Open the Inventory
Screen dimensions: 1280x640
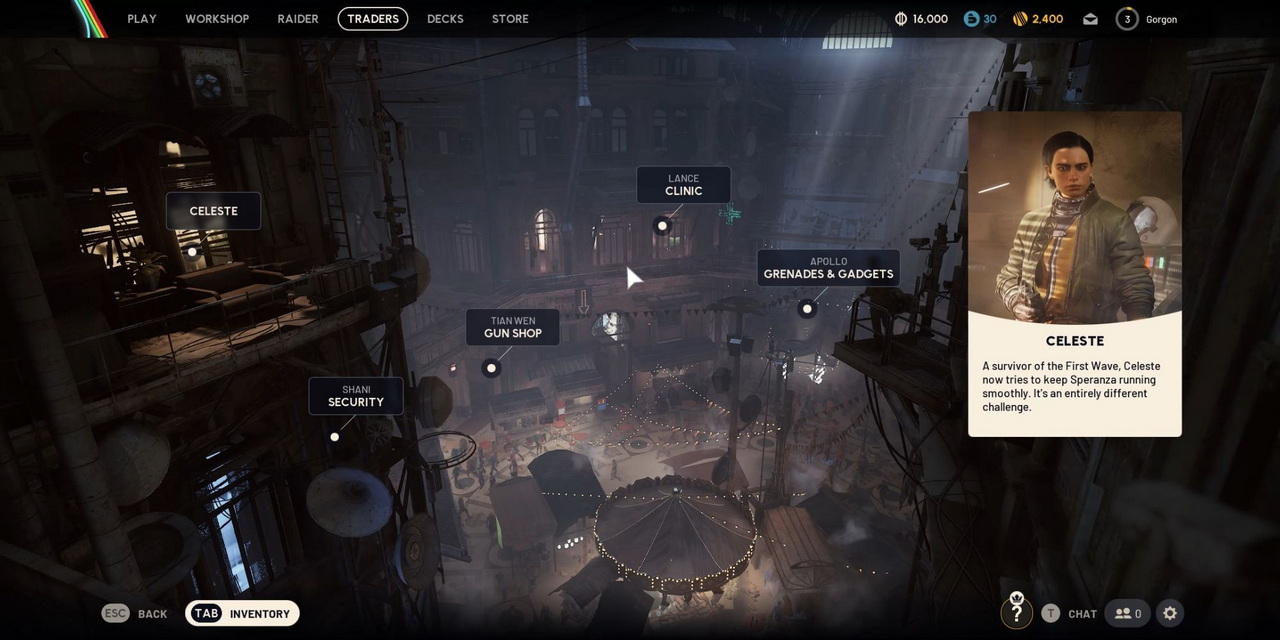(243, 614)
